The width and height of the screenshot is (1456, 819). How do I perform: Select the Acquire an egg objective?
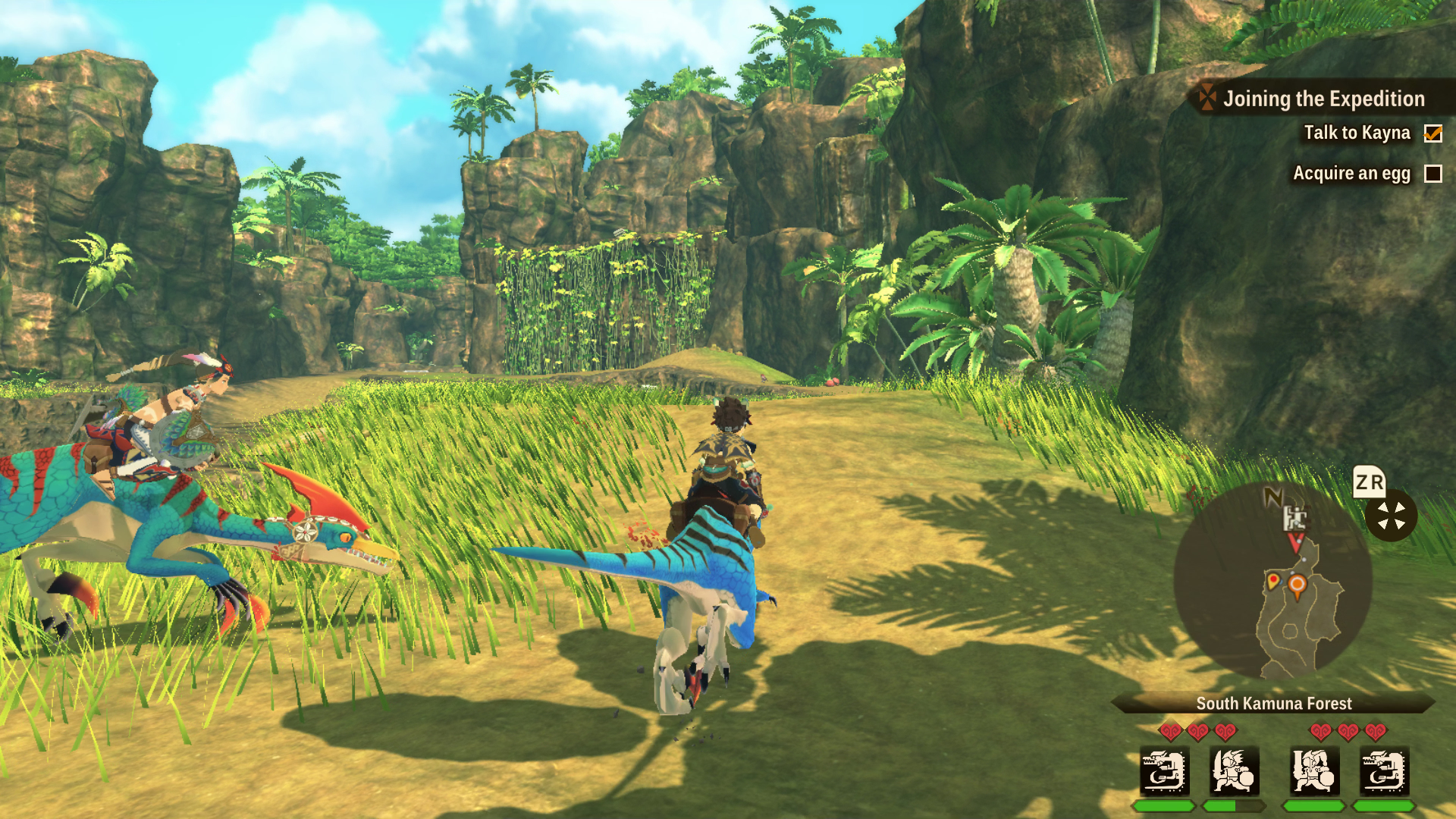1351,174
